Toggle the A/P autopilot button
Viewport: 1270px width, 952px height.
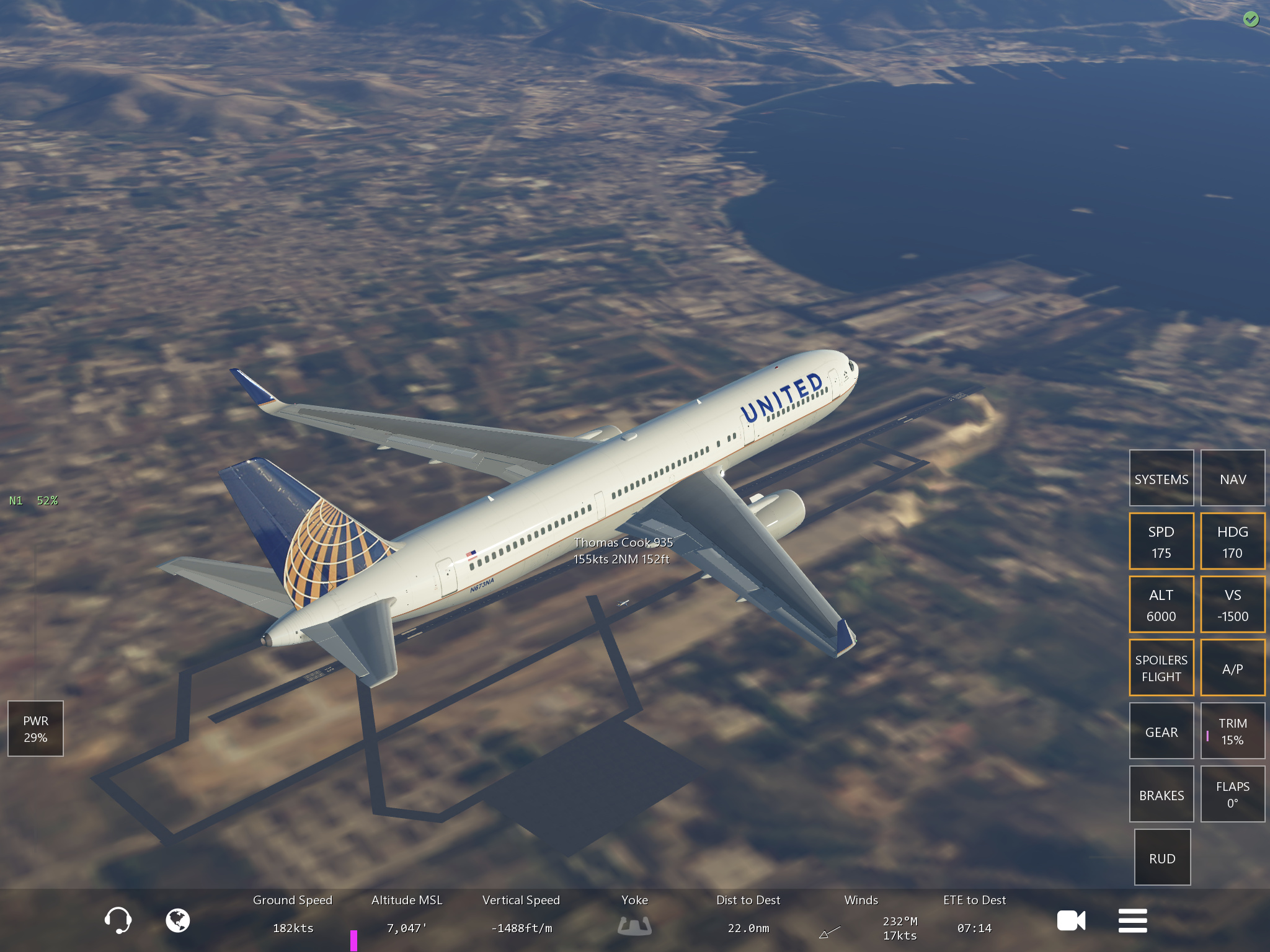pyautogui.click(x=1232, y=668)
